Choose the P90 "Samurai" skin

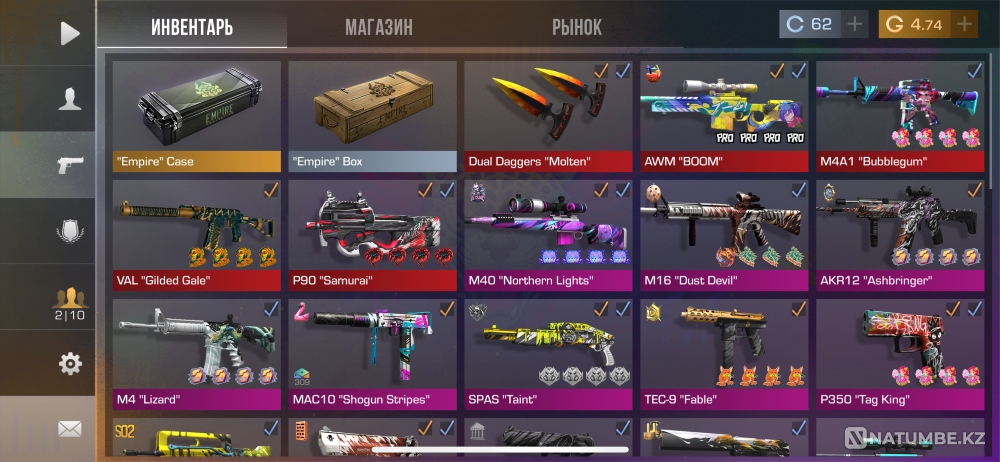372,234
